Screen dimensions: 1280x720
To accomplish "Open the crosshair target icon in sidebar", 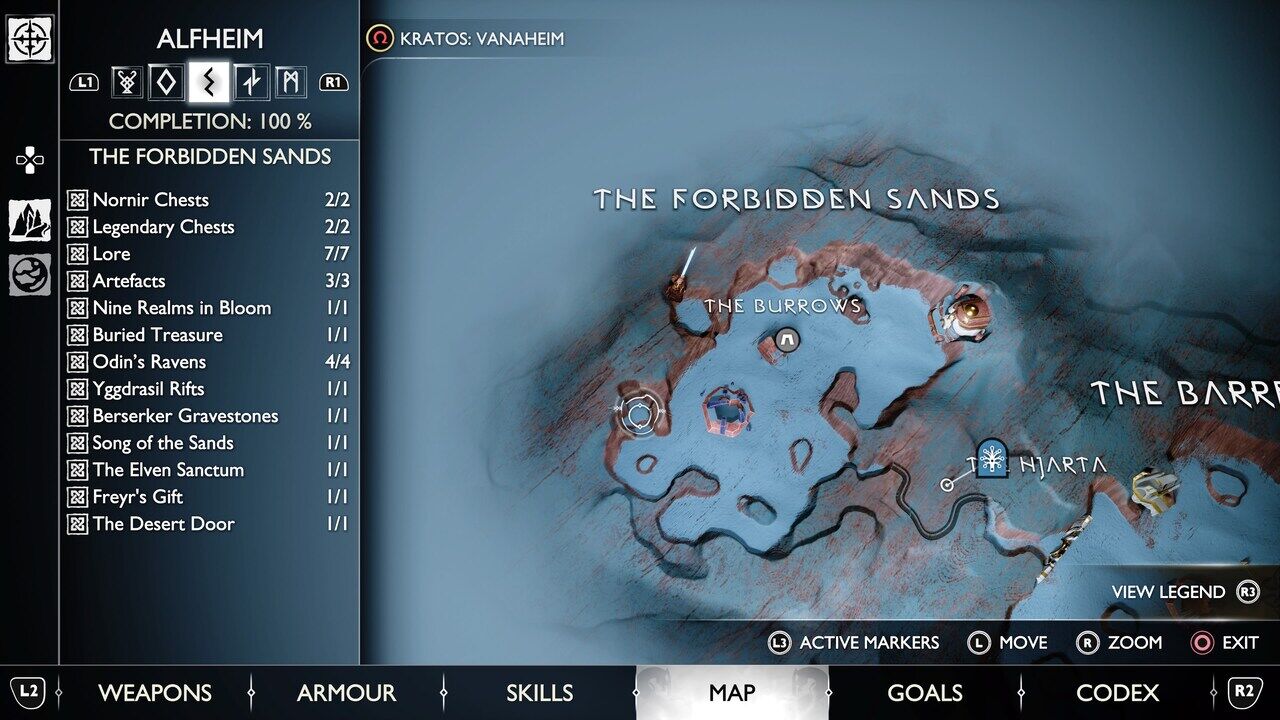I will point(30,39).
